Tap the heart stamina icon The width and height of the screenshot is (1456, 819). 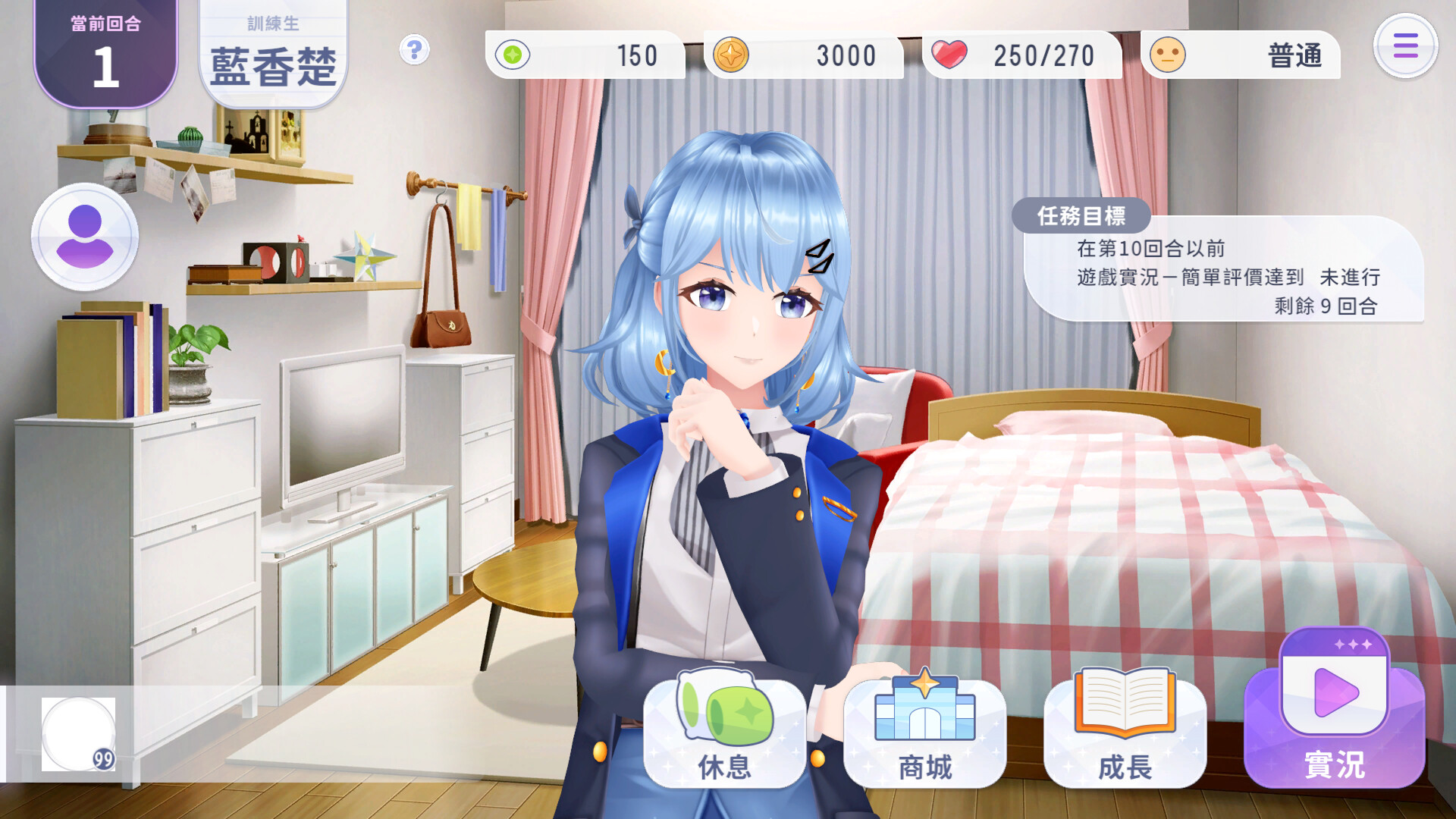click(x=953, y=55)
